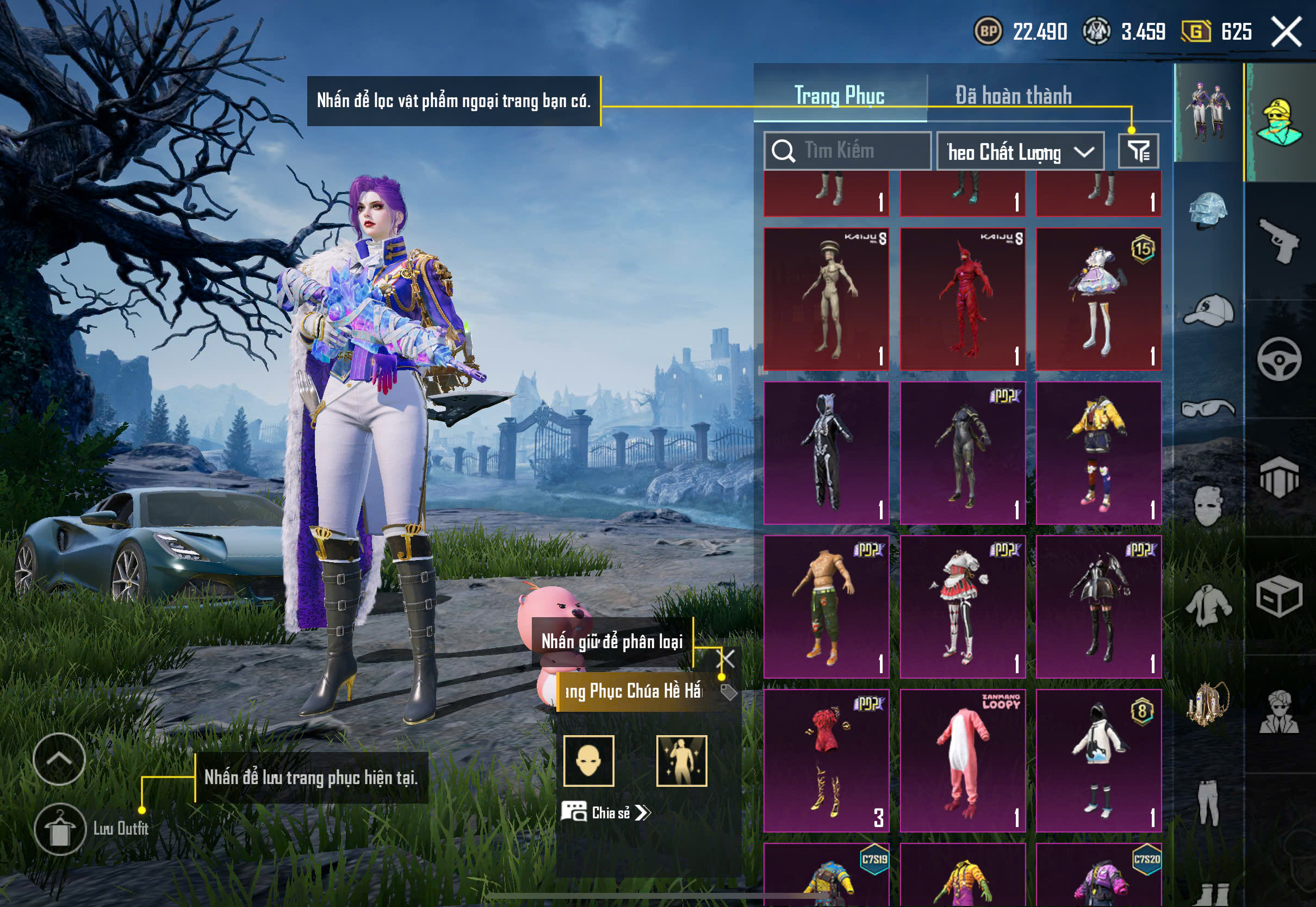Toggle the owned items filter button
This screenshot has width=1316, height=907.
(1138, 151)
